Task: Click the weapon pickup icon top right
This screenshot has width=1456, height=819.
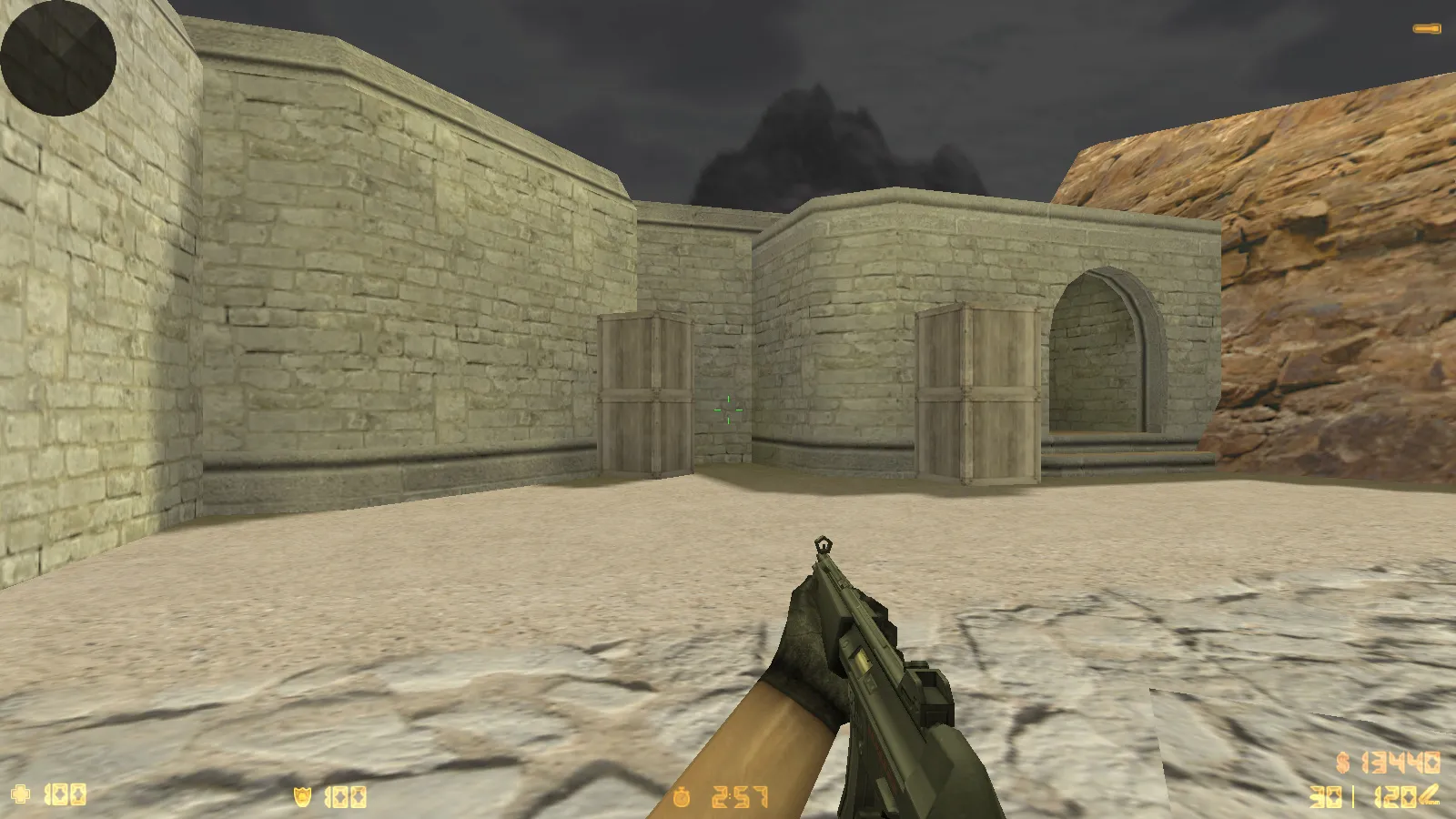Action: [1427, 27]
